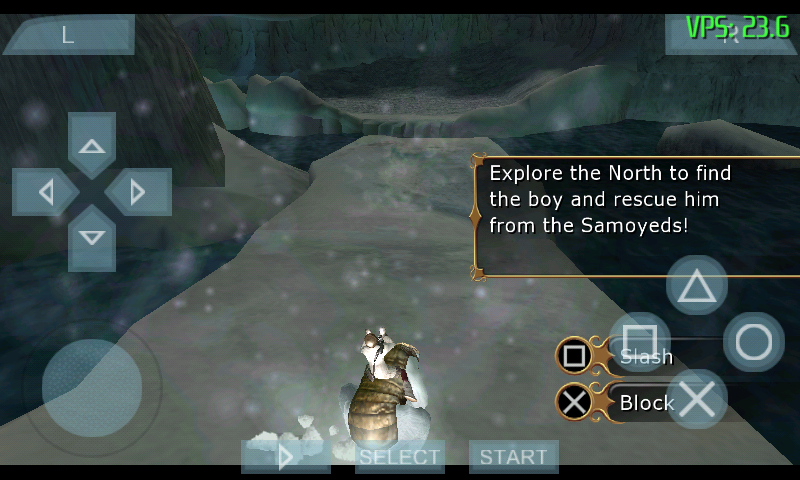Tap the large translucent square touch button
This screenshot has height=480, width=800.
[x=640, y=342]
